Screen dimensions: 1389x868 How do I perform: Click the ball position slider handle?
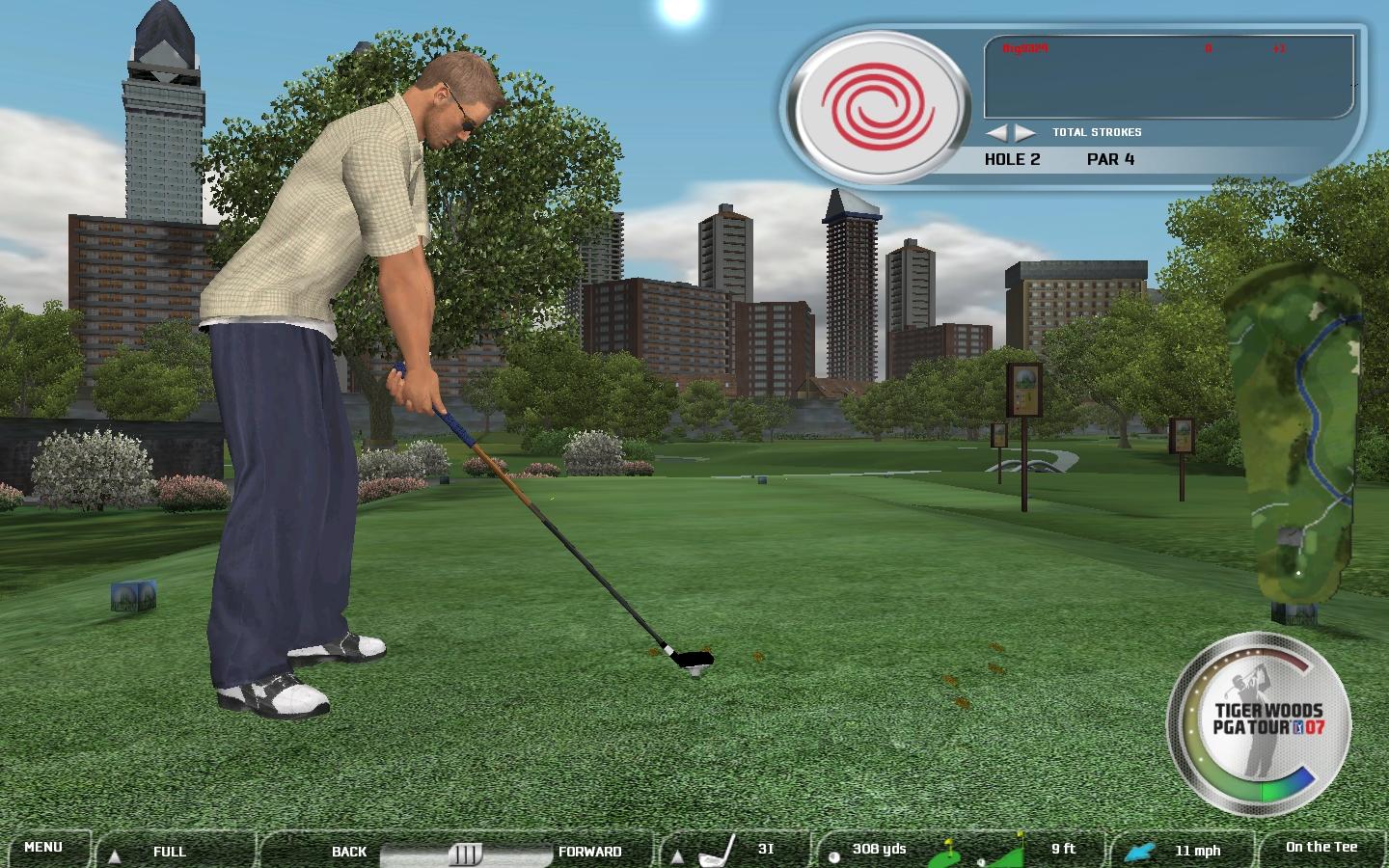pyautogui.click(x=466, y=854)
